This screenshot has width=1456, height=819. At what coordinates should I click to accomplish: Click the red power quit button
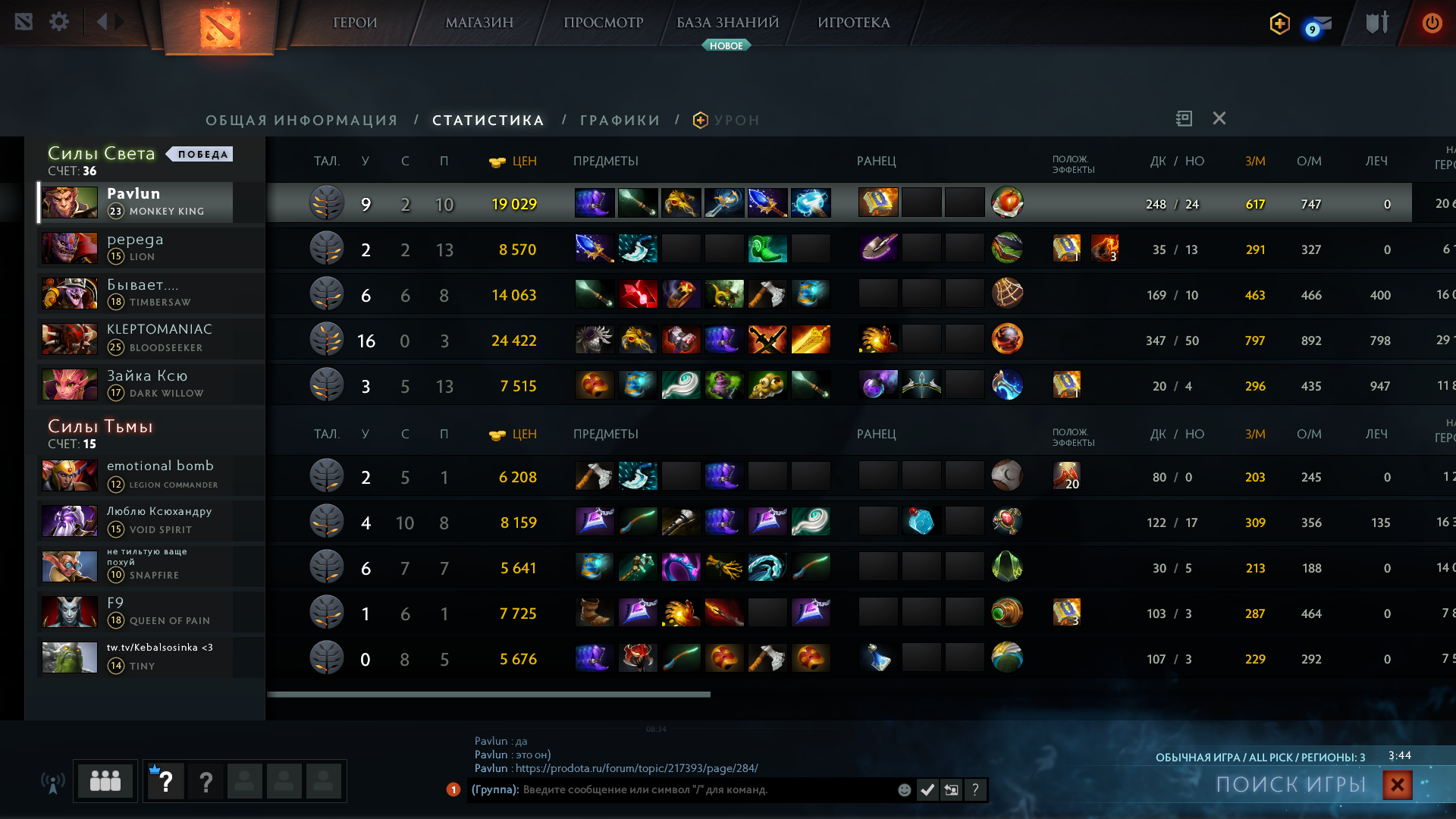1432,23
